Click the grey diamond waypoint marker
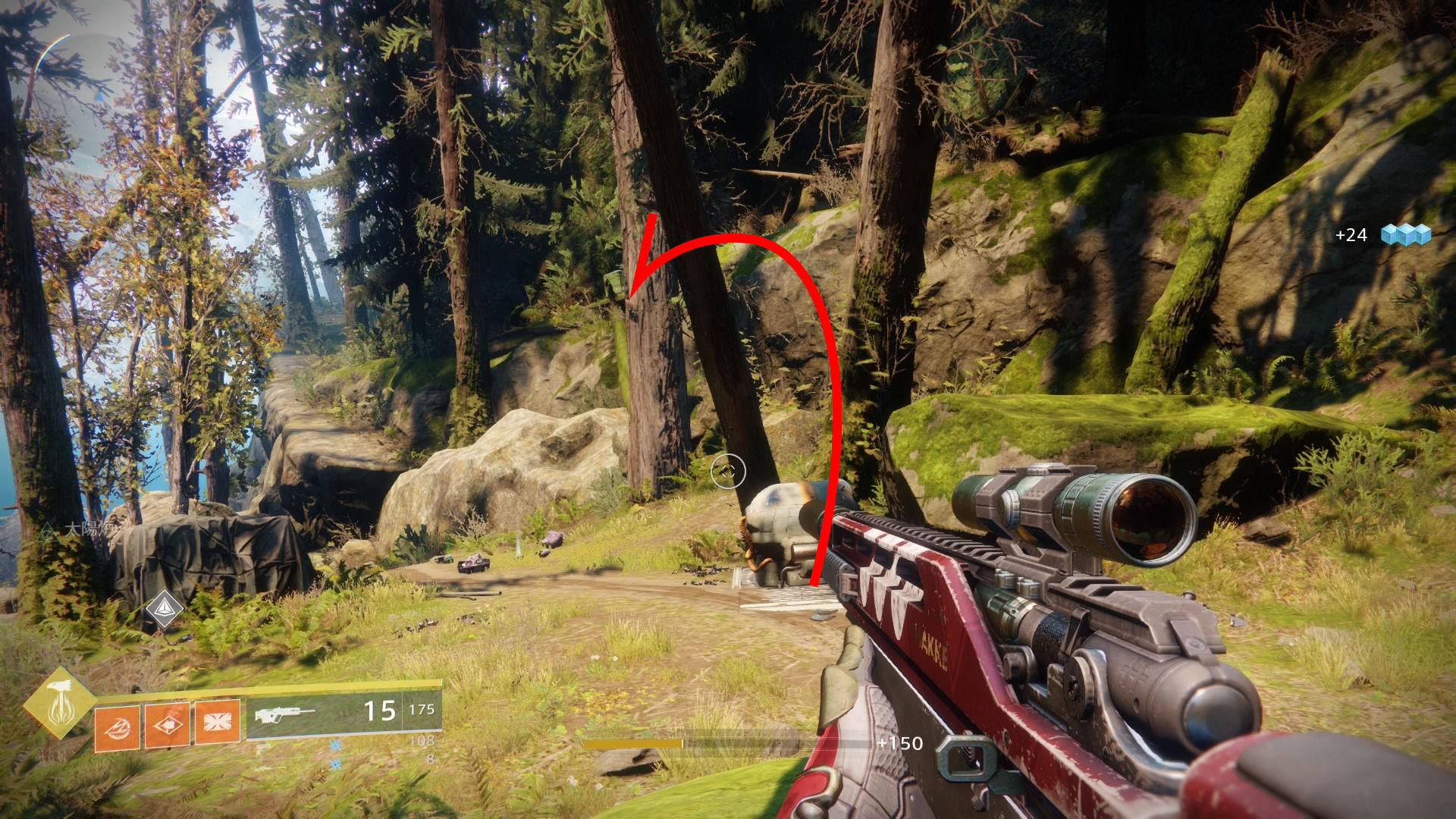1456x819 pixels. [x=164, y=608]
